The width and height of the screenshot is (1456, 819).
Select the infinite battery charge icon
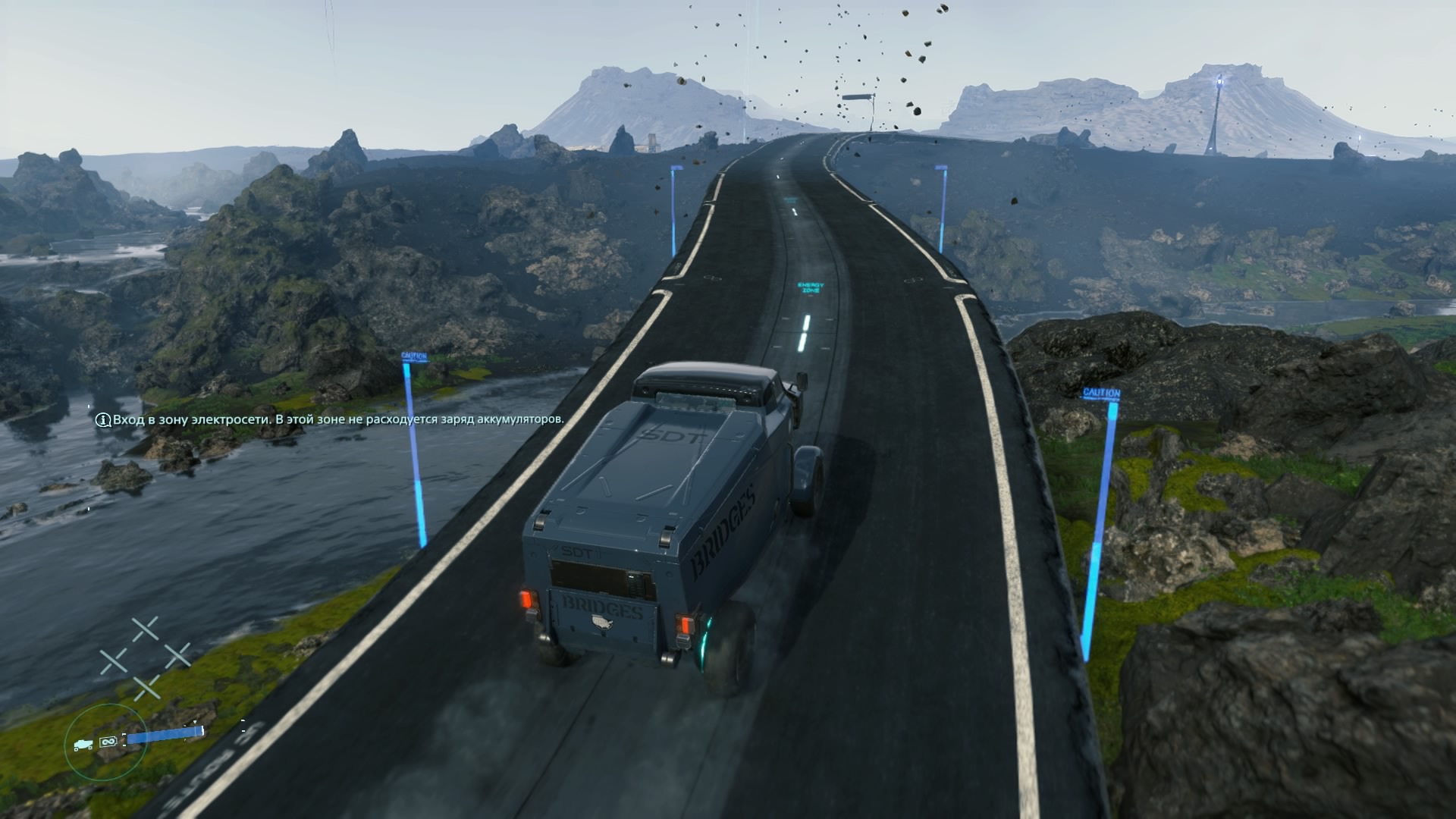108,741
